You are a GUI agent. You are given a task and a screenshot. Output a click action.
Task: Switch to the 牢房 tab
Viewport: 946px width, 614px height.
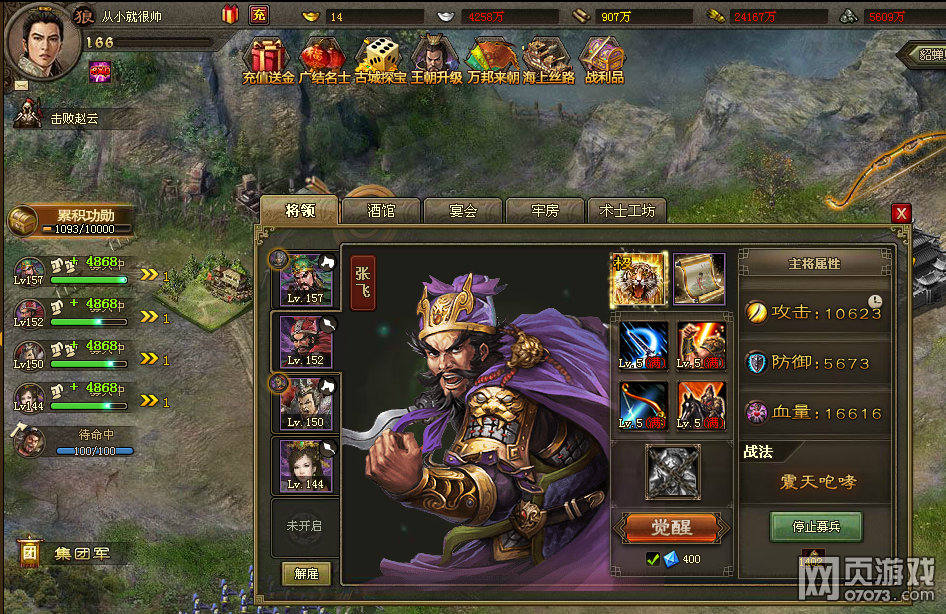click(544, 211)
